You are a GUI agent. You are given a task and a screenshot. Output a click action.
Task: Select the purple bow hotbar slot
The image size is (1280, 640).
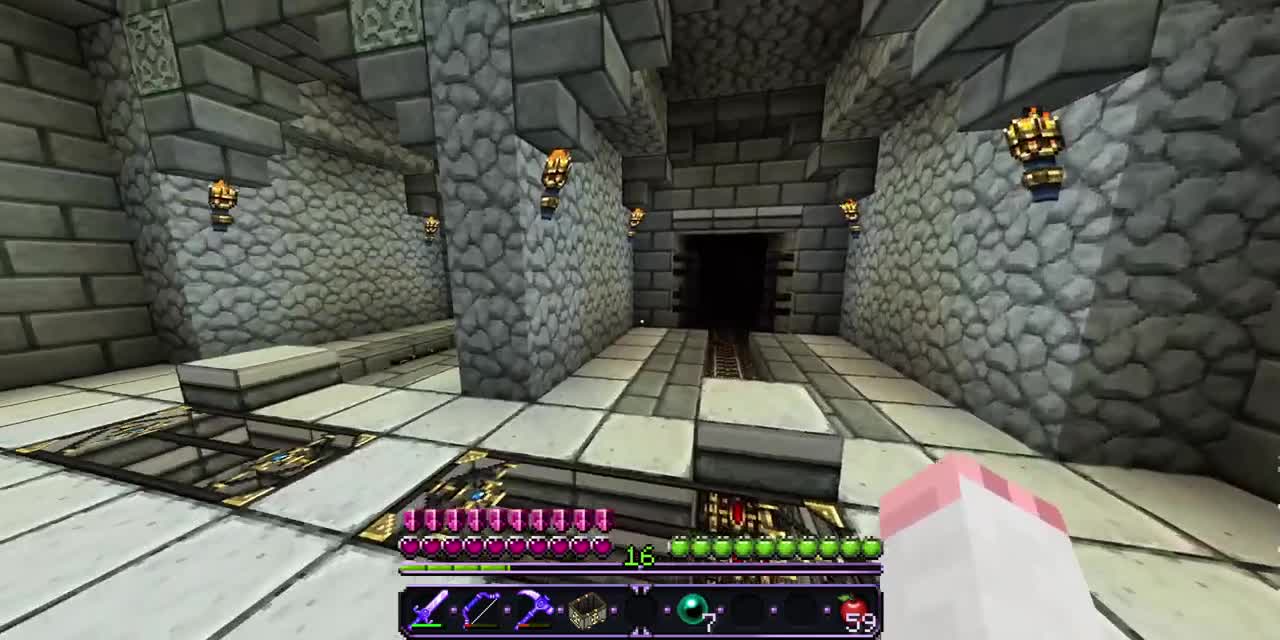480,610
